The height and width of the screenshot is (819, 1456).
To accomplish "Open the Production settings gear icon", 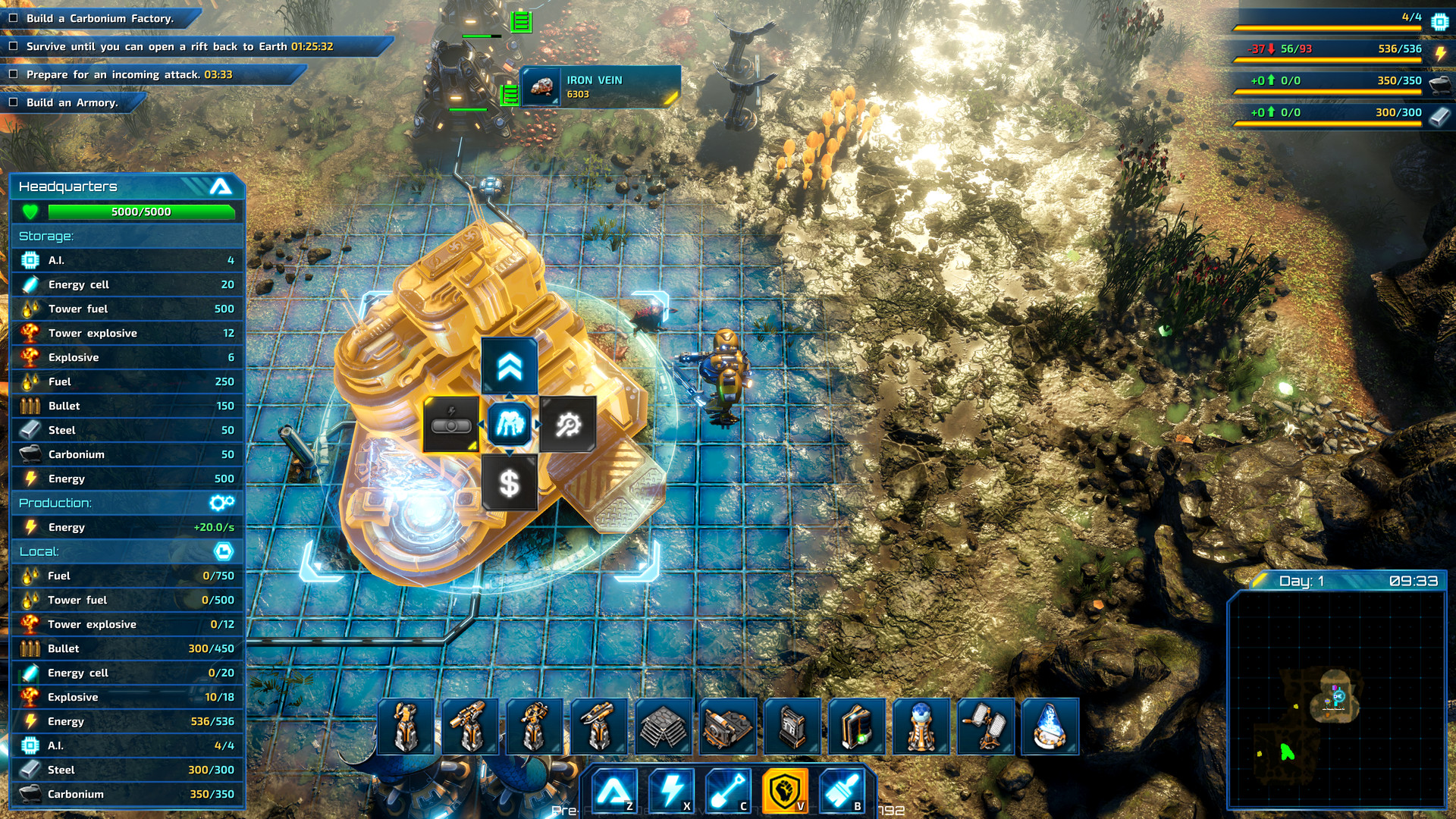I will [222, 502].
